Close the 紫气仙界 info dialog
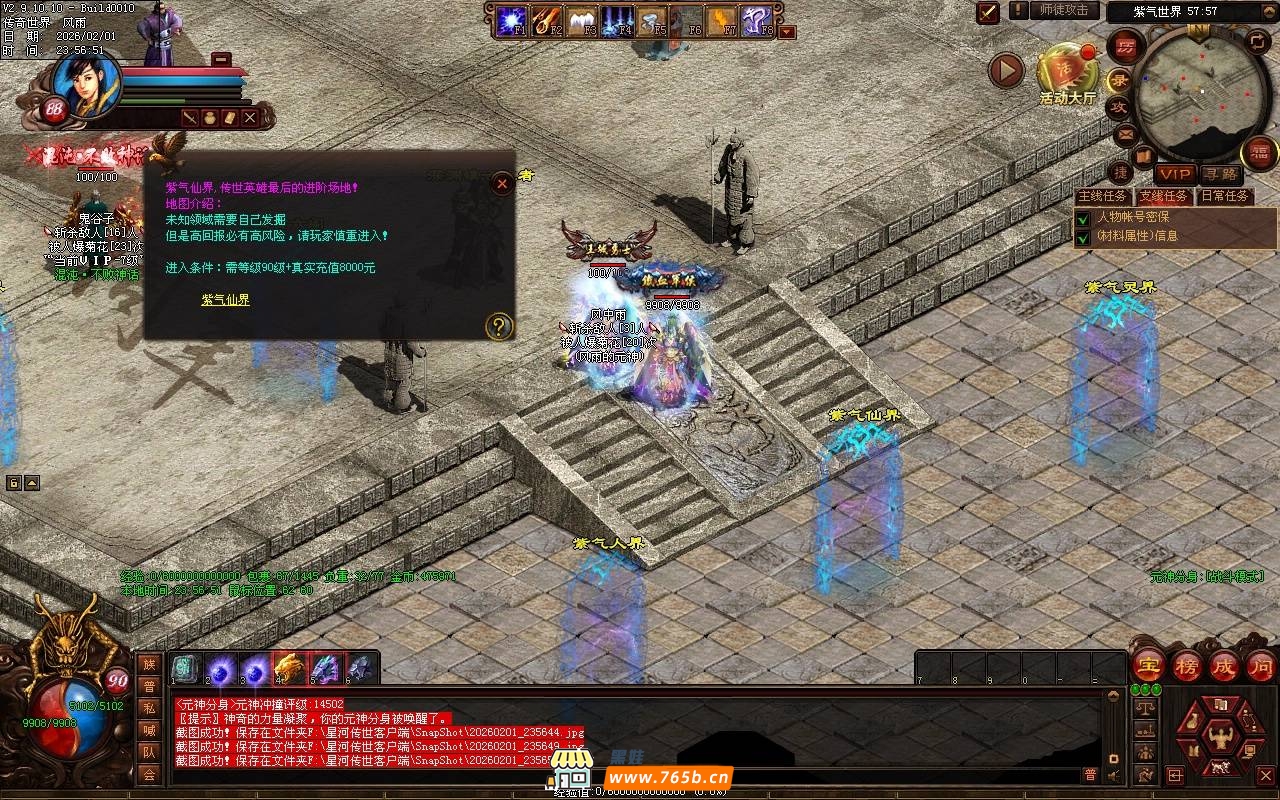Viewport: 1280px width, 800px height. [500, 183]
